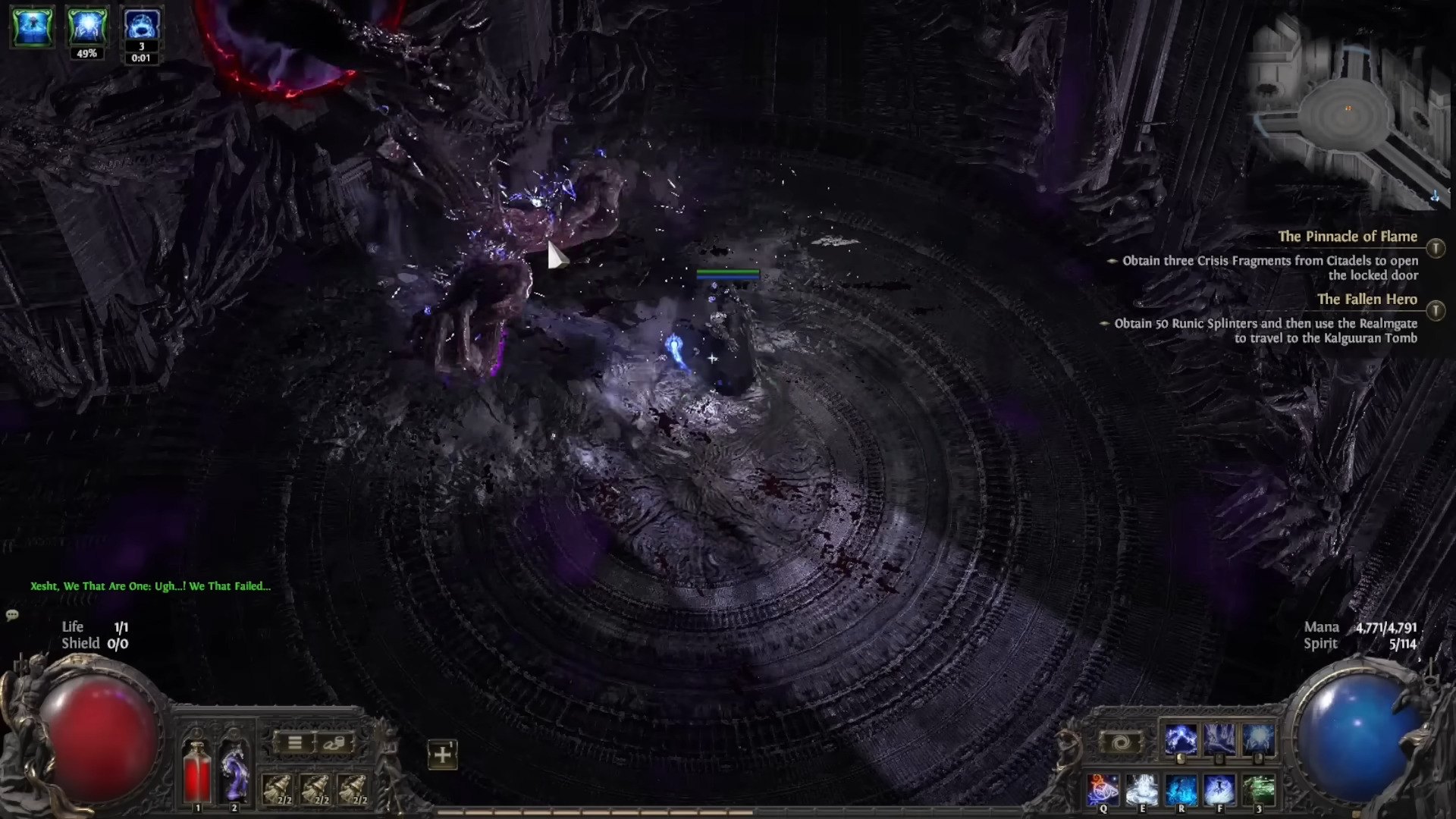
Task: Select the green buff icon top left
Action: click(x=32, y=25)
